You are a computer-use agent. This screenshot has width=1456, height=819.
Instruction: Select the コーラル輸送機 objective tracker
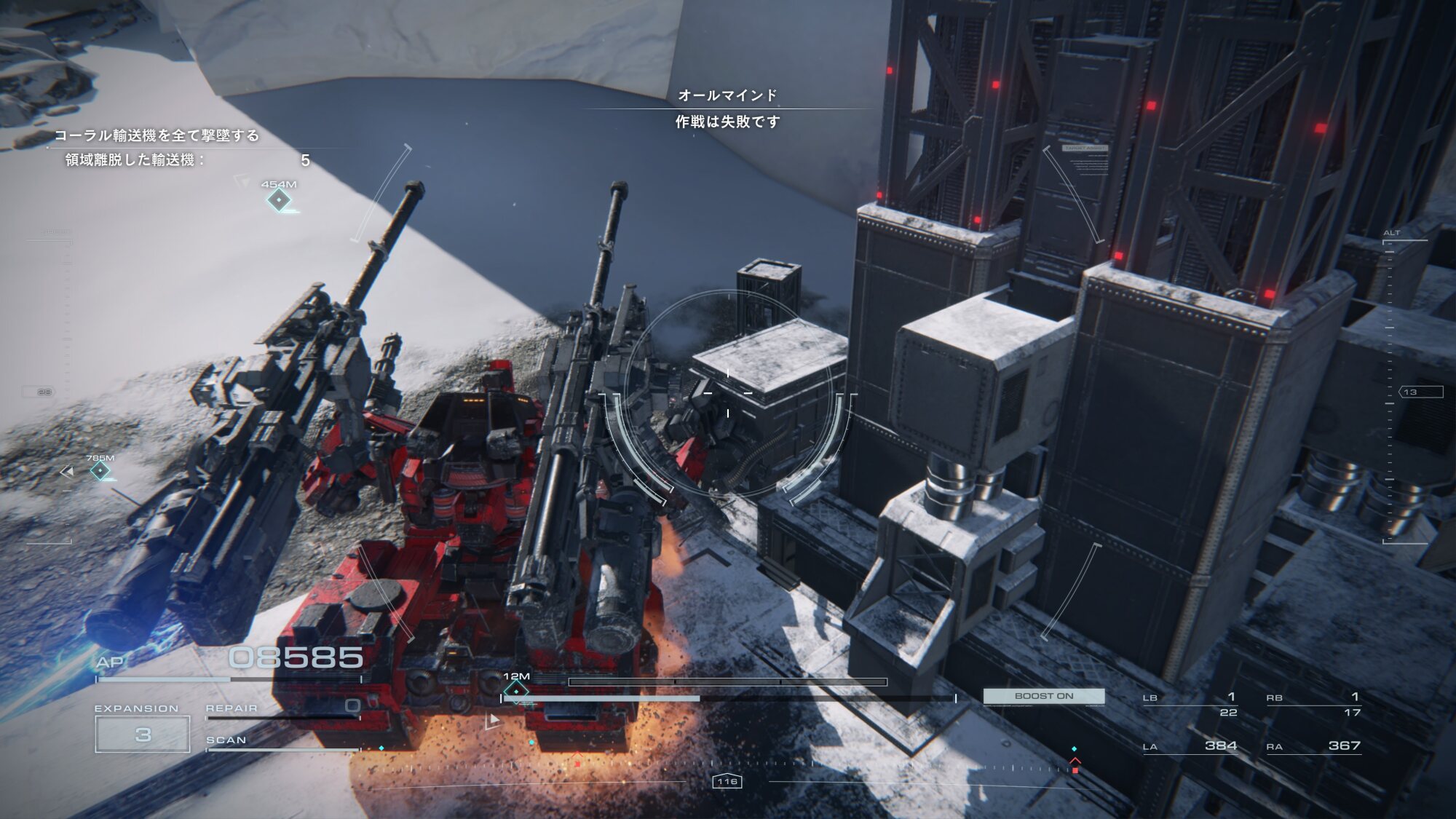(x=157, y=135)
